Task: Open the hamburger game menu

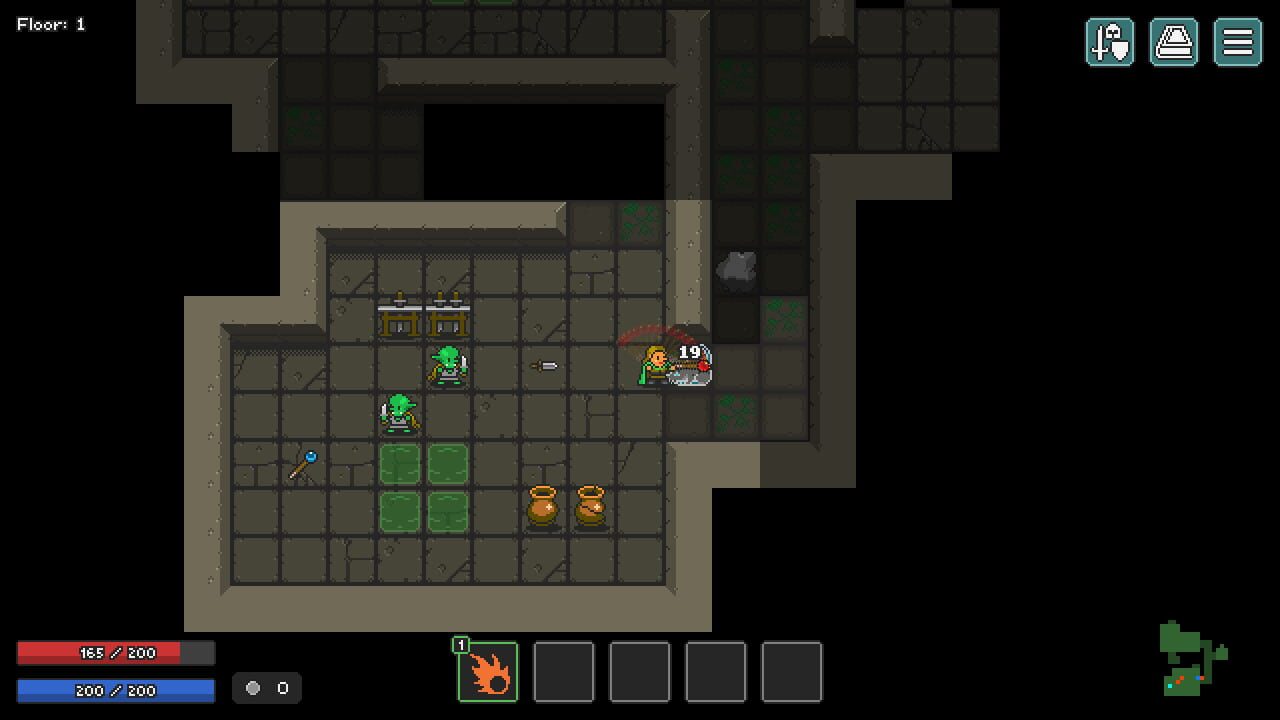Action: [x=1237, y=42]
